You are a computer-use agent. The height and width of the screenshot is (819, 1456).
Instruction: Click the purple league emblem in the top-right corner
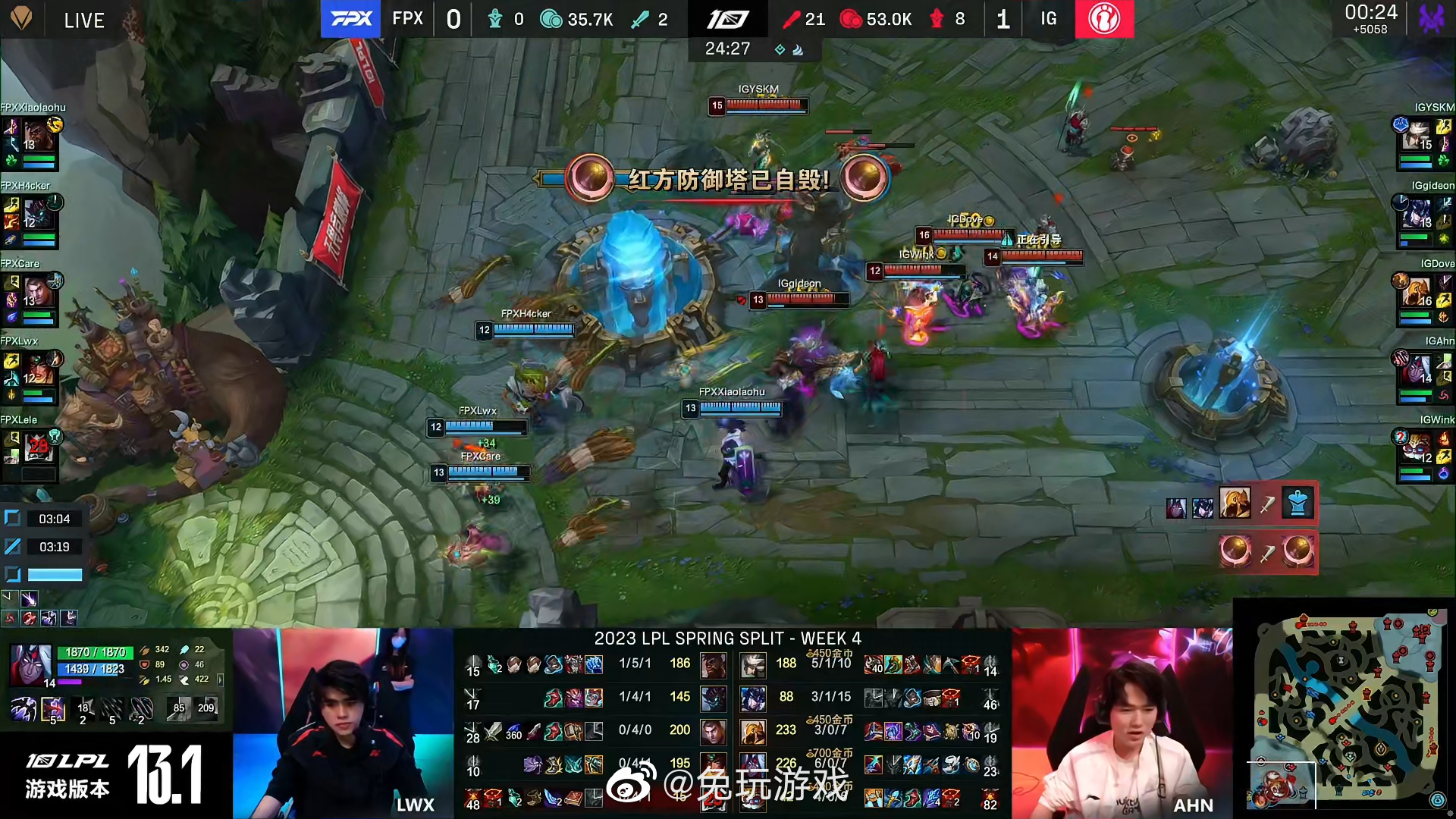(1430, 18)
